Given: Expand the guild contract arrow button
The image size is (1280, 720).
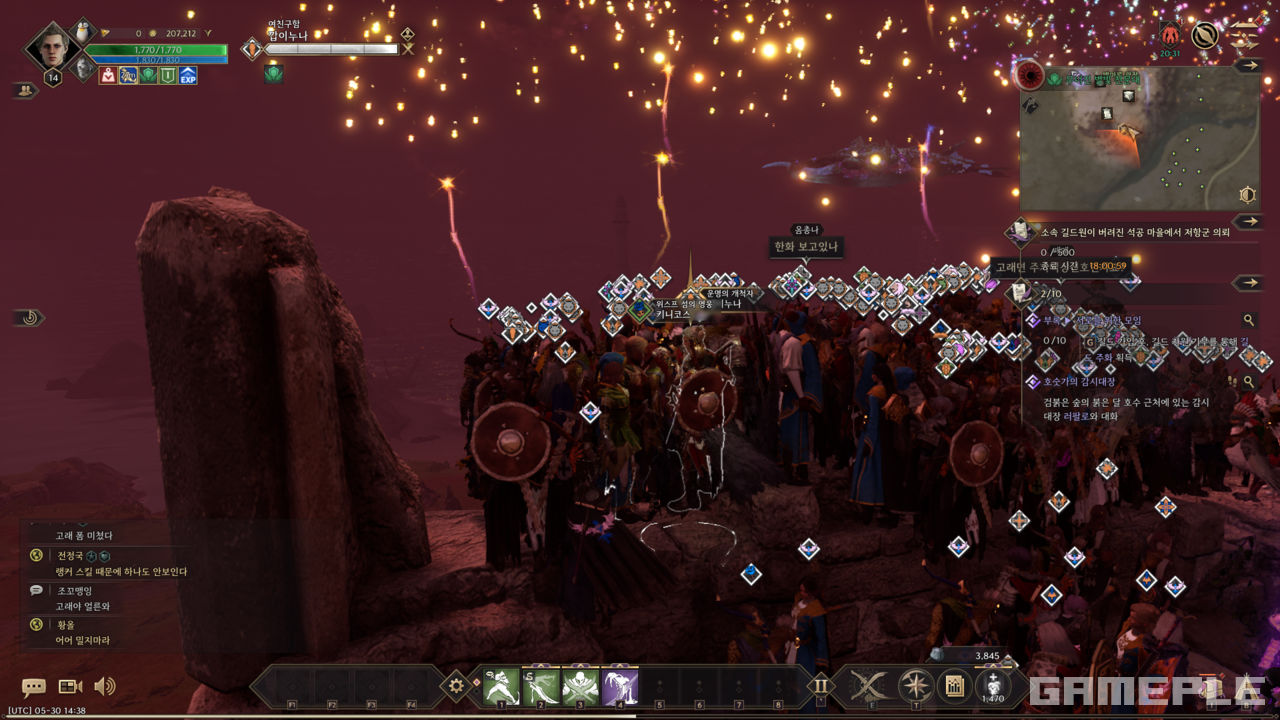Looking at the screenshot, I should 1247,221.
